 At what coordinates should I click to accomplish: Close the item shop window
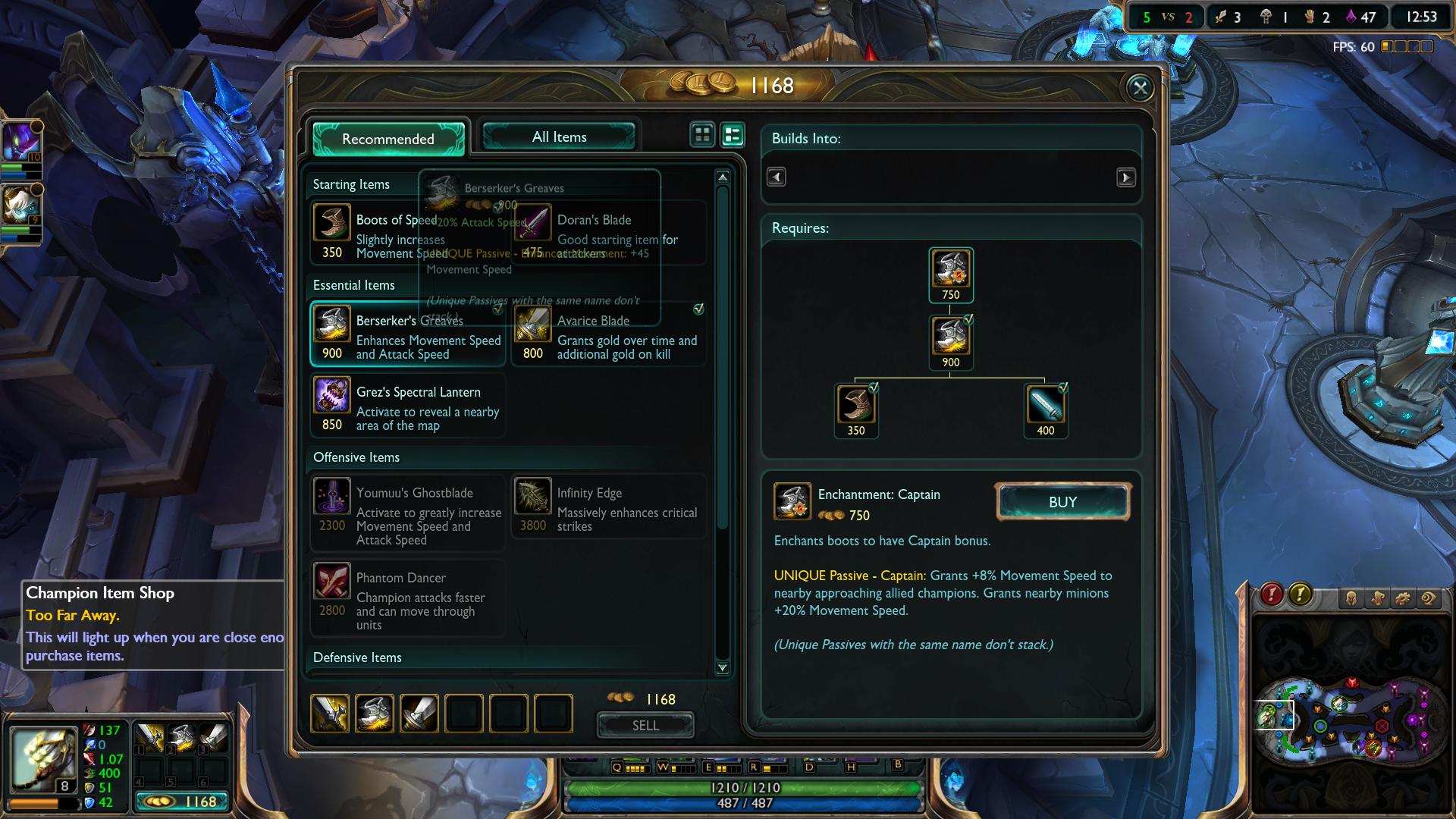coord(1140,88)
